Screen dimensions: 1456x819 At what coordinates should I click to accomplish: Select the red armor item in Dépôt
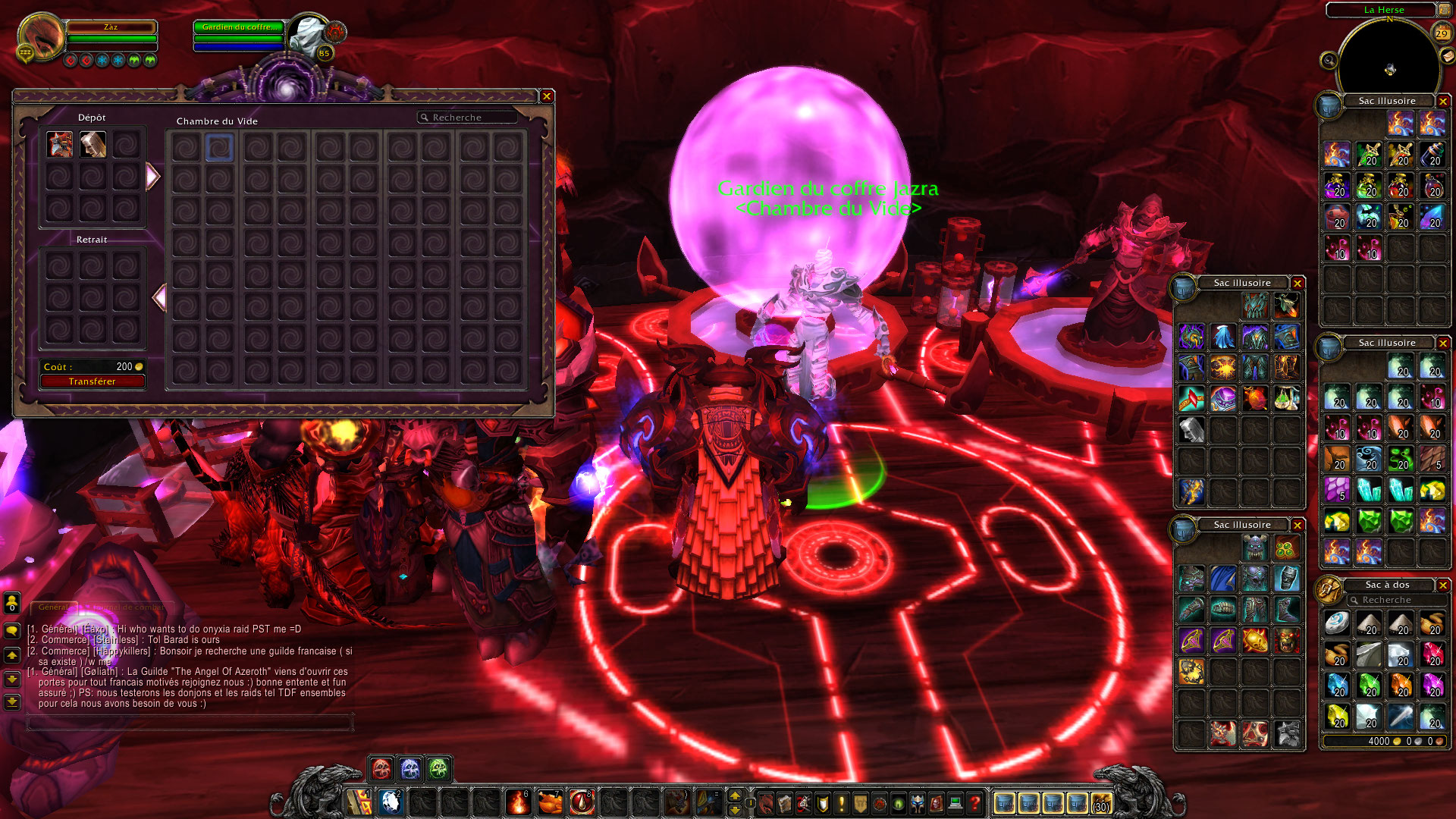(60, 144)
